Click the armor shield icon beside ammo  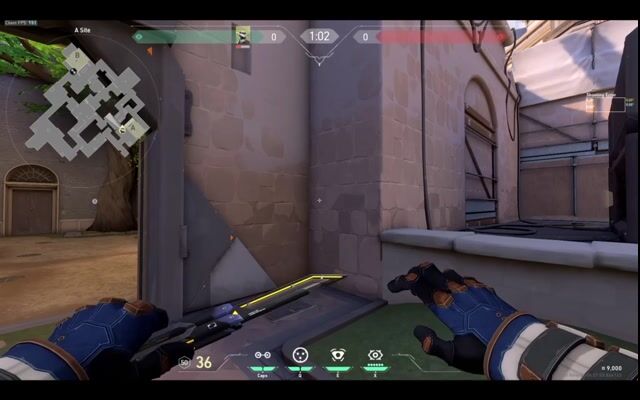pos(184,362)
